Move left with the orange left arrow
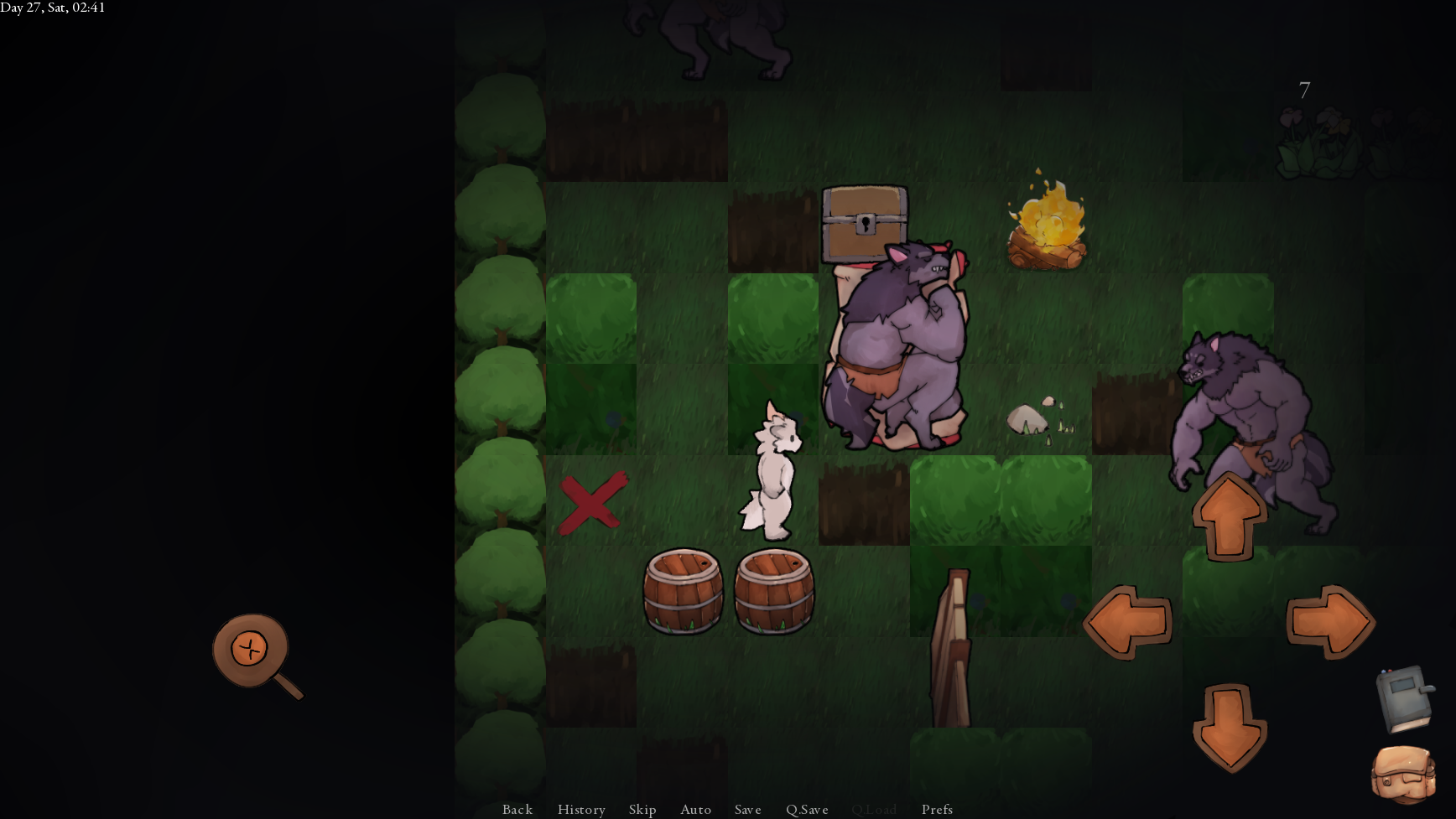This screenshot has height=819, width=1456. click(x=1127, y=622)
